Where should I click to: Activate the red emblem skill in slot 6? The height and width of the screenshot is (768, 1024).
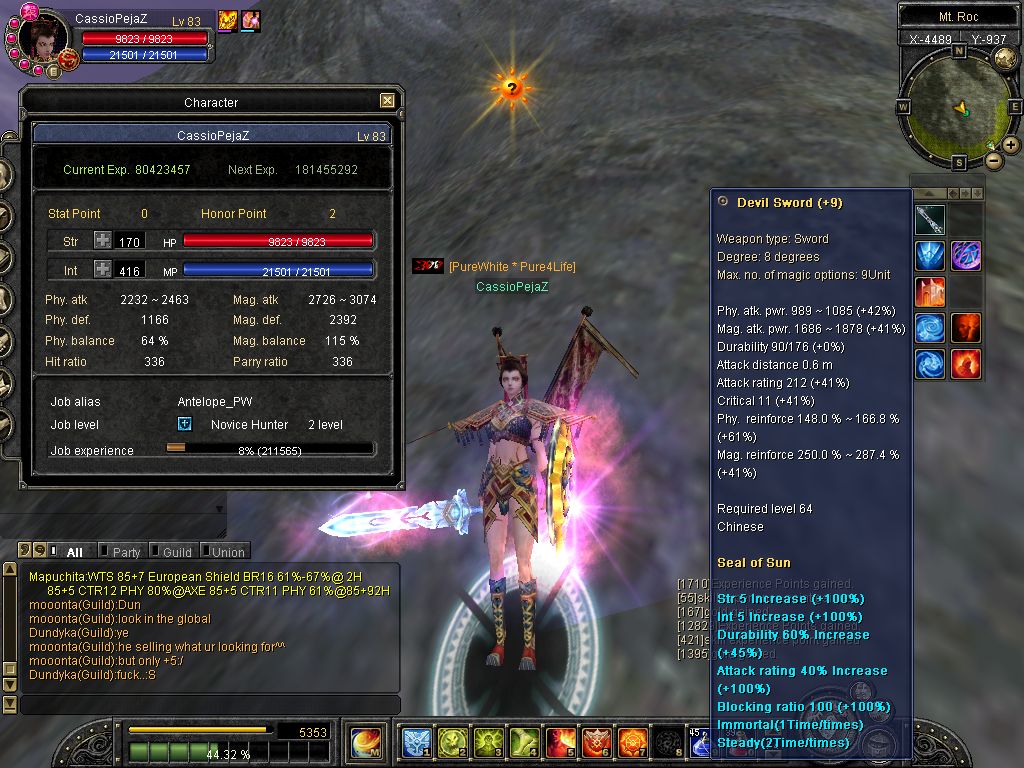coord(596,743)
